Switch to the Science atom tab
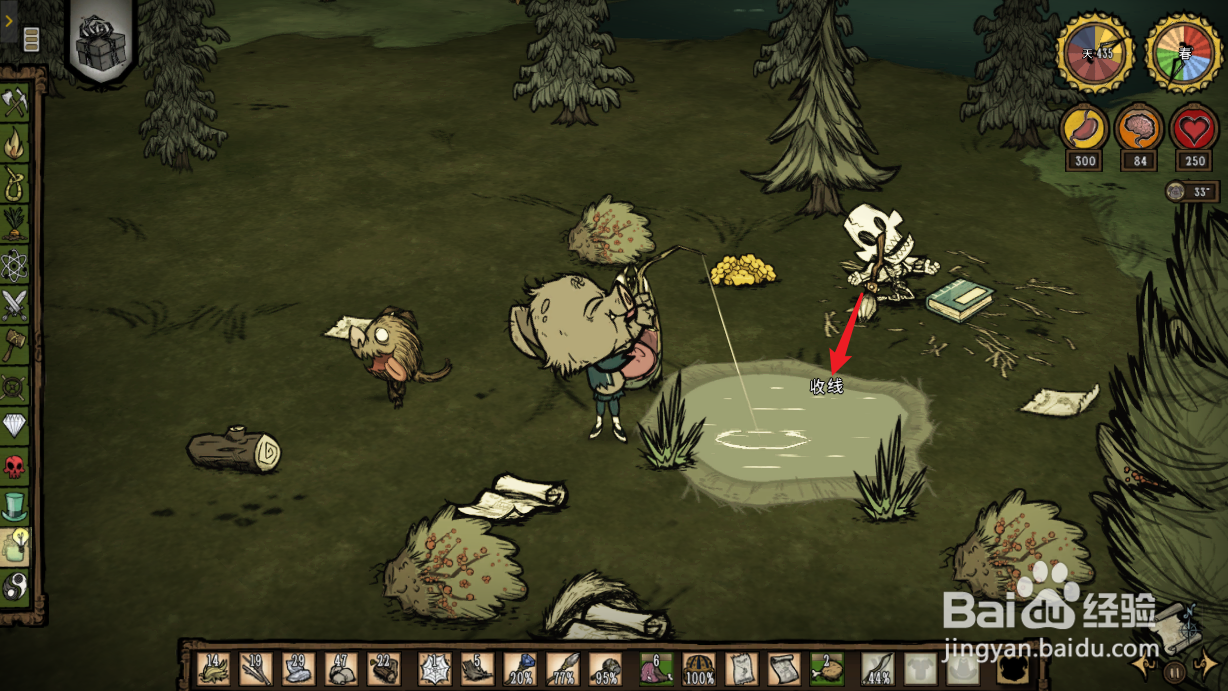This screenshot has width=1228, height=691. tap(16, 265)
